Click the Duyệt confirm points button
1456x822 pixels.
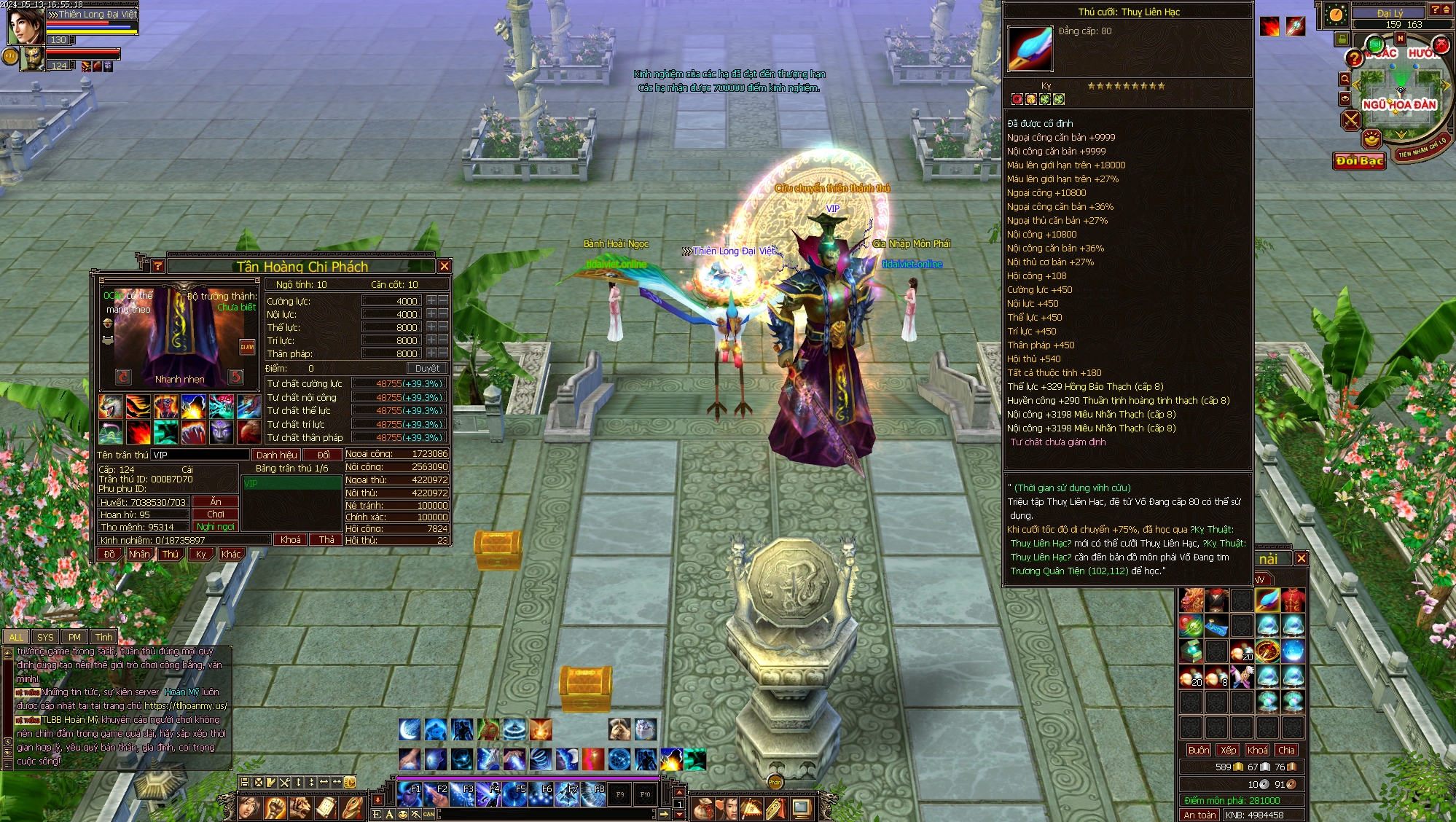coord(427,369)
